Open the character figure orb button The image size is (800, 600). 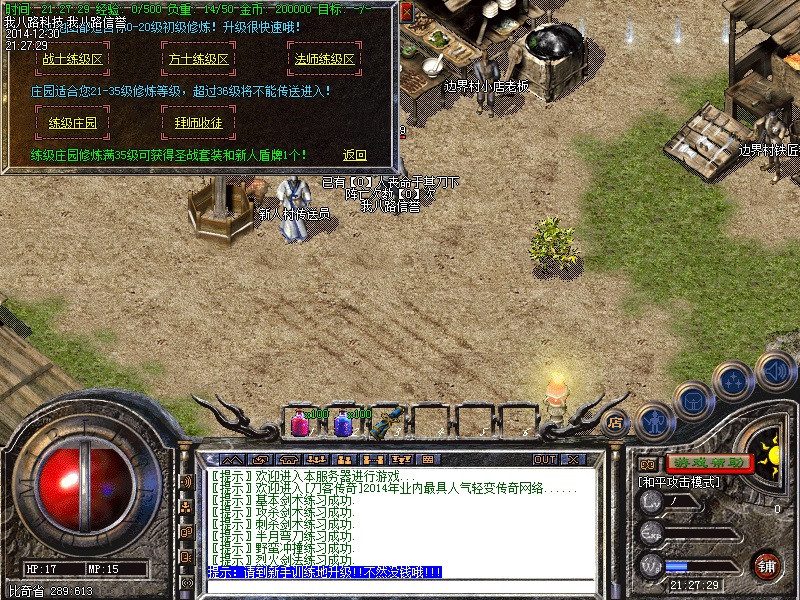[x=654, y=421]
